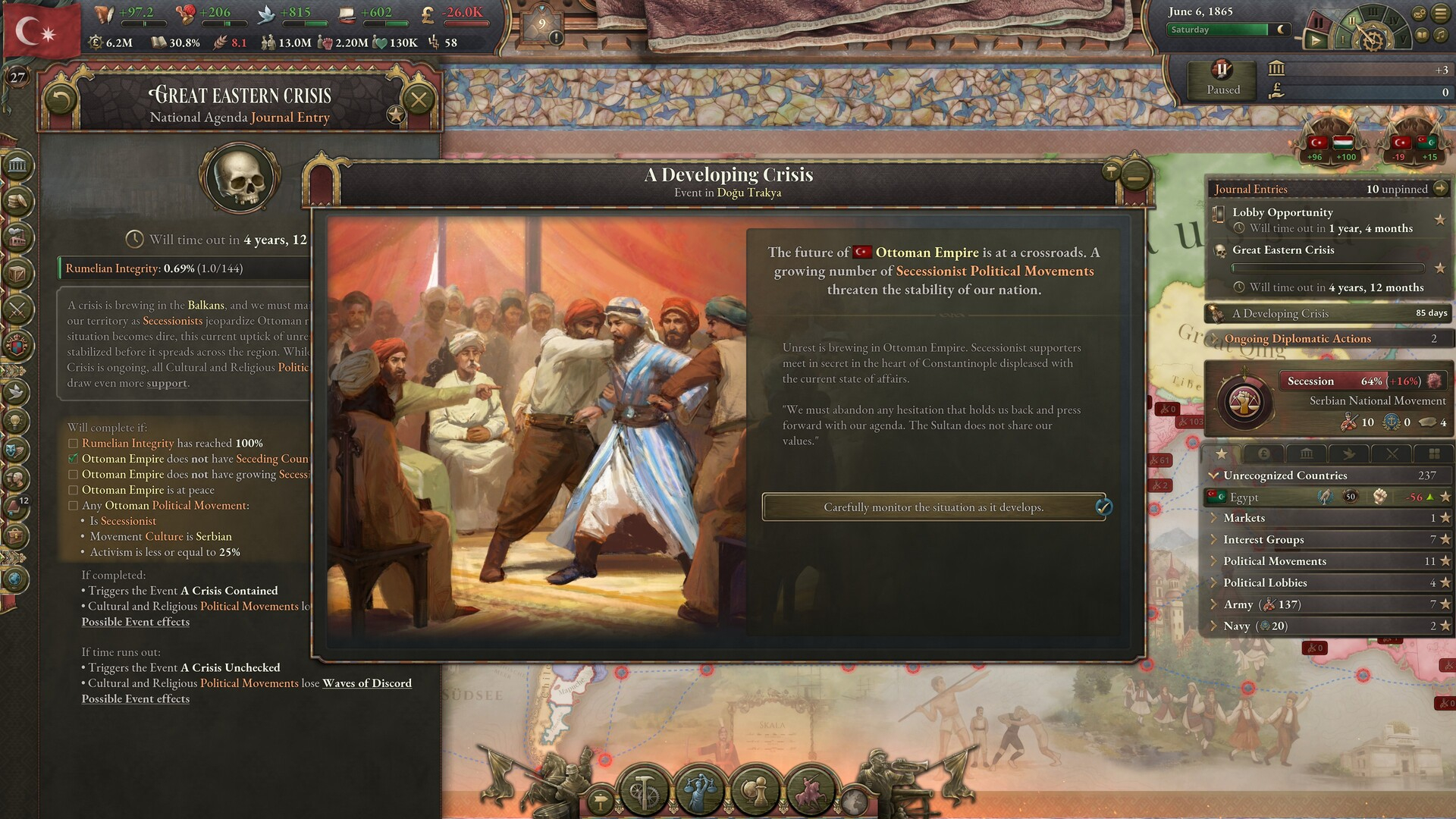The height and width of the screenshot is (819, 1456).
Task: Open the Lobby Opportunity journal entry
Action: 1282,212
